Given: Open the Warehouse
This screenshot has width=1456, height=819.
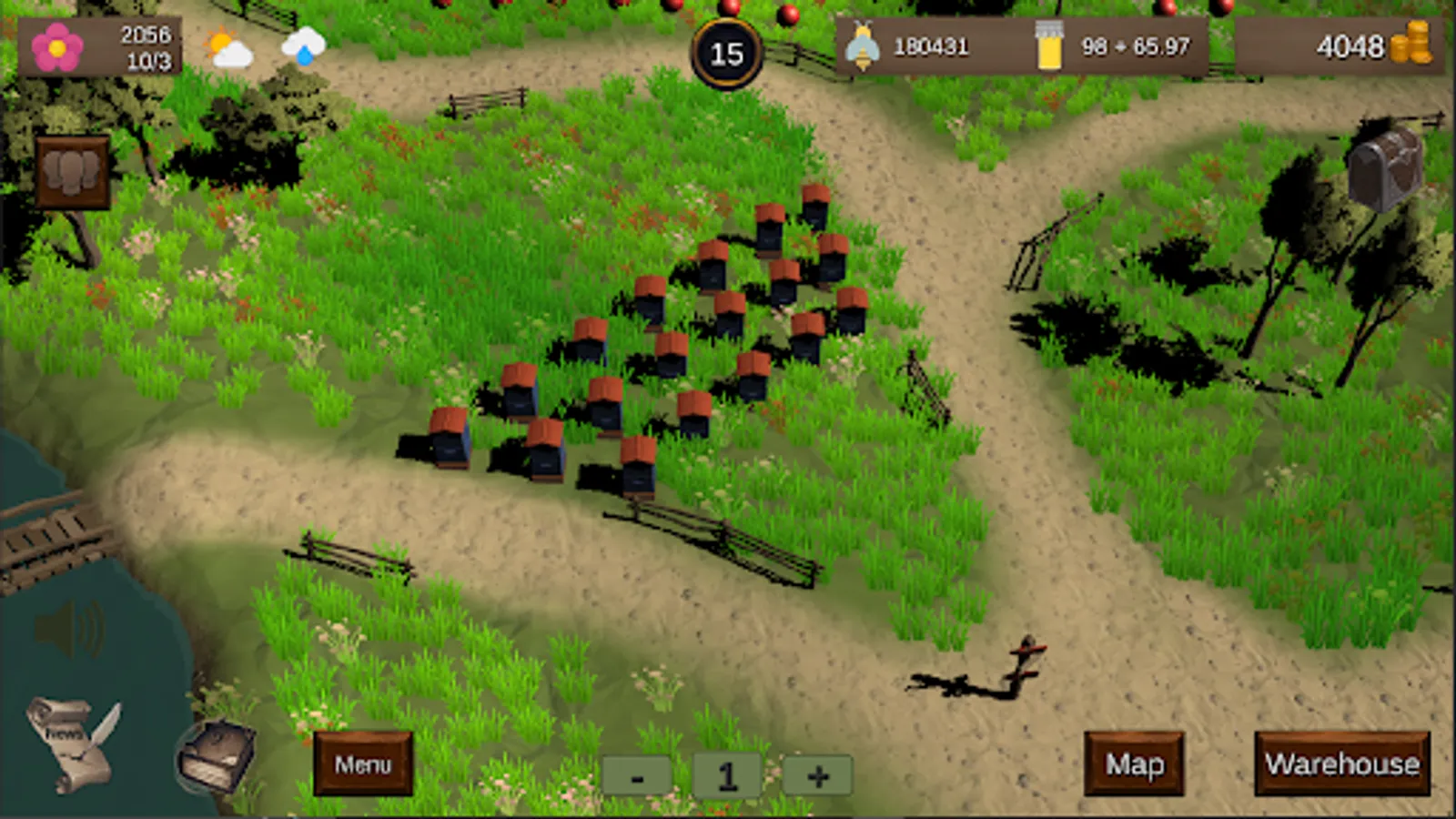Looking at the screenshot, I should (1342, 763).
